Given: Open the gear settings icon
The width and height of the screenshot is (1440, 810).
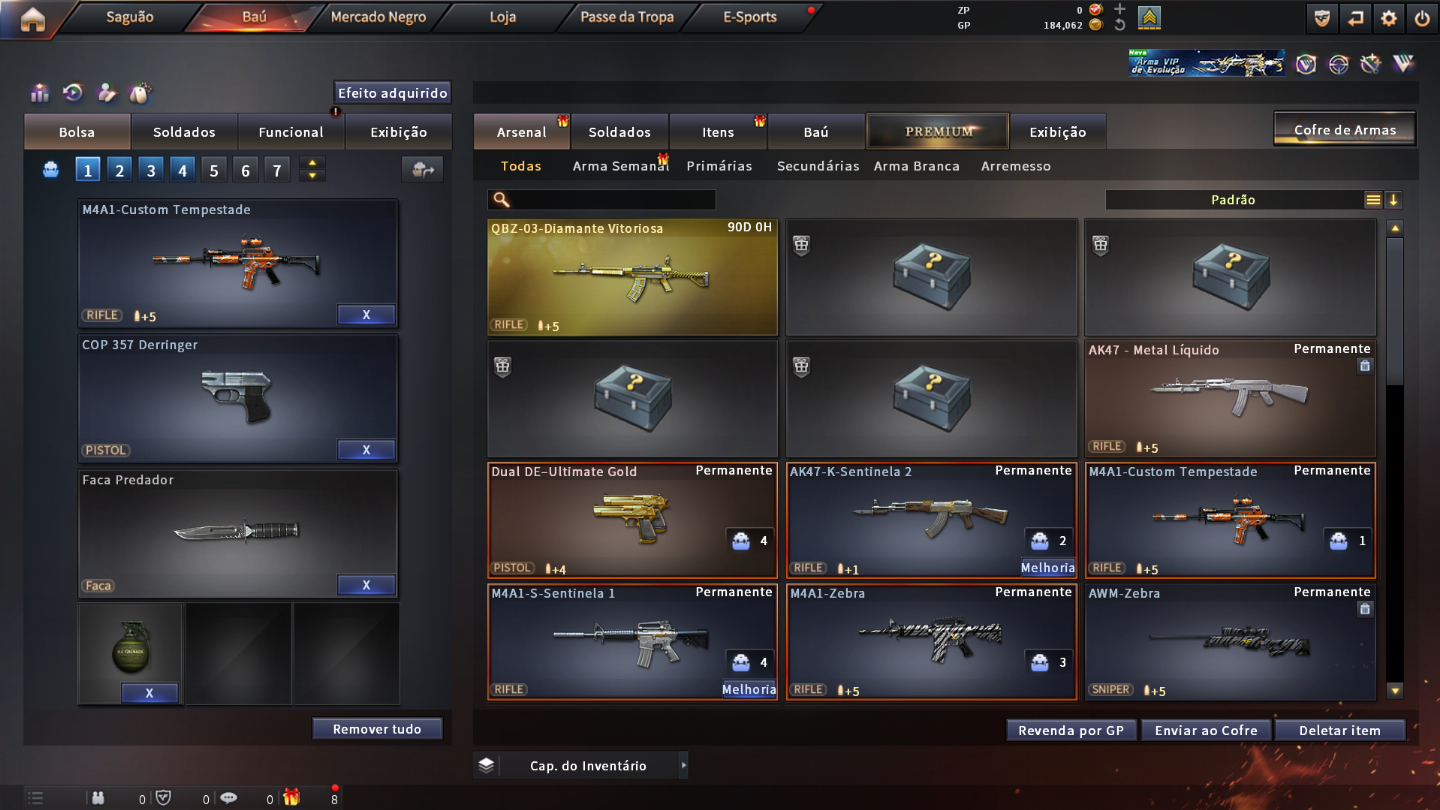Looking at the screenshot, I should (x=1389, y=18).
